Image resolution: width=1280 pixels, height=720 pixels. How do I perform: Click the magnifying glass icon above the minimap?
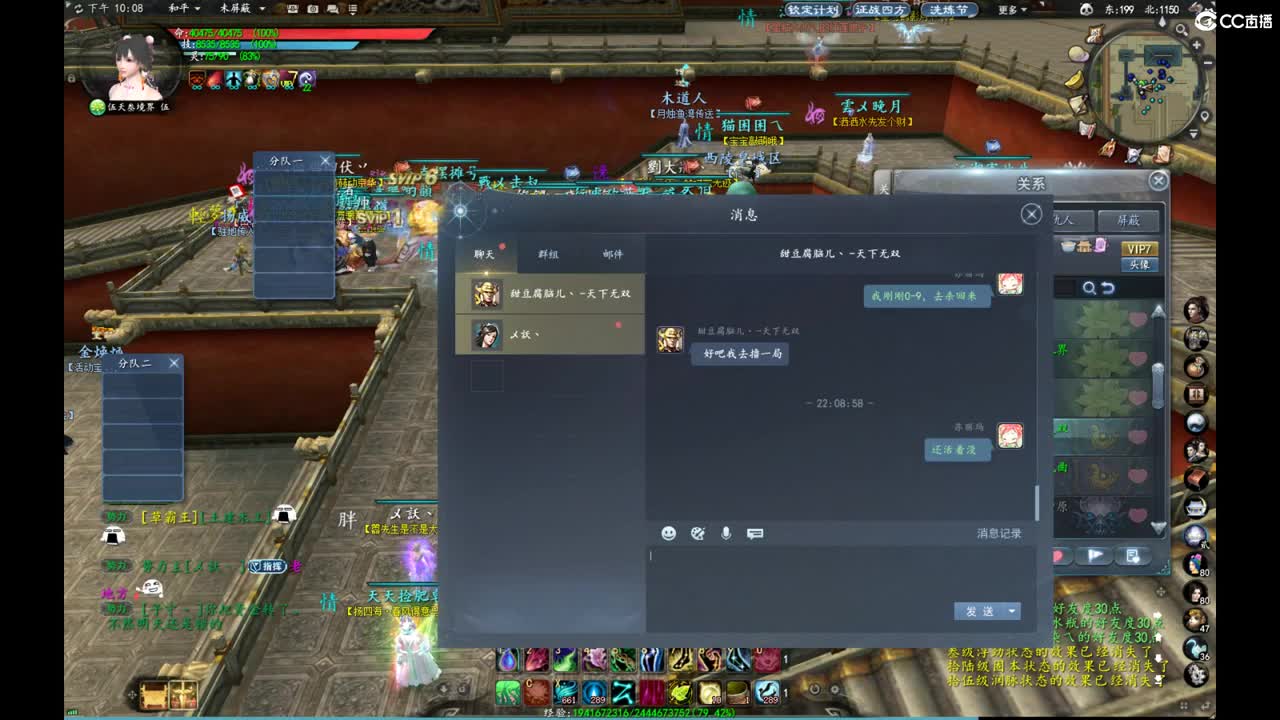(1182, 29)
